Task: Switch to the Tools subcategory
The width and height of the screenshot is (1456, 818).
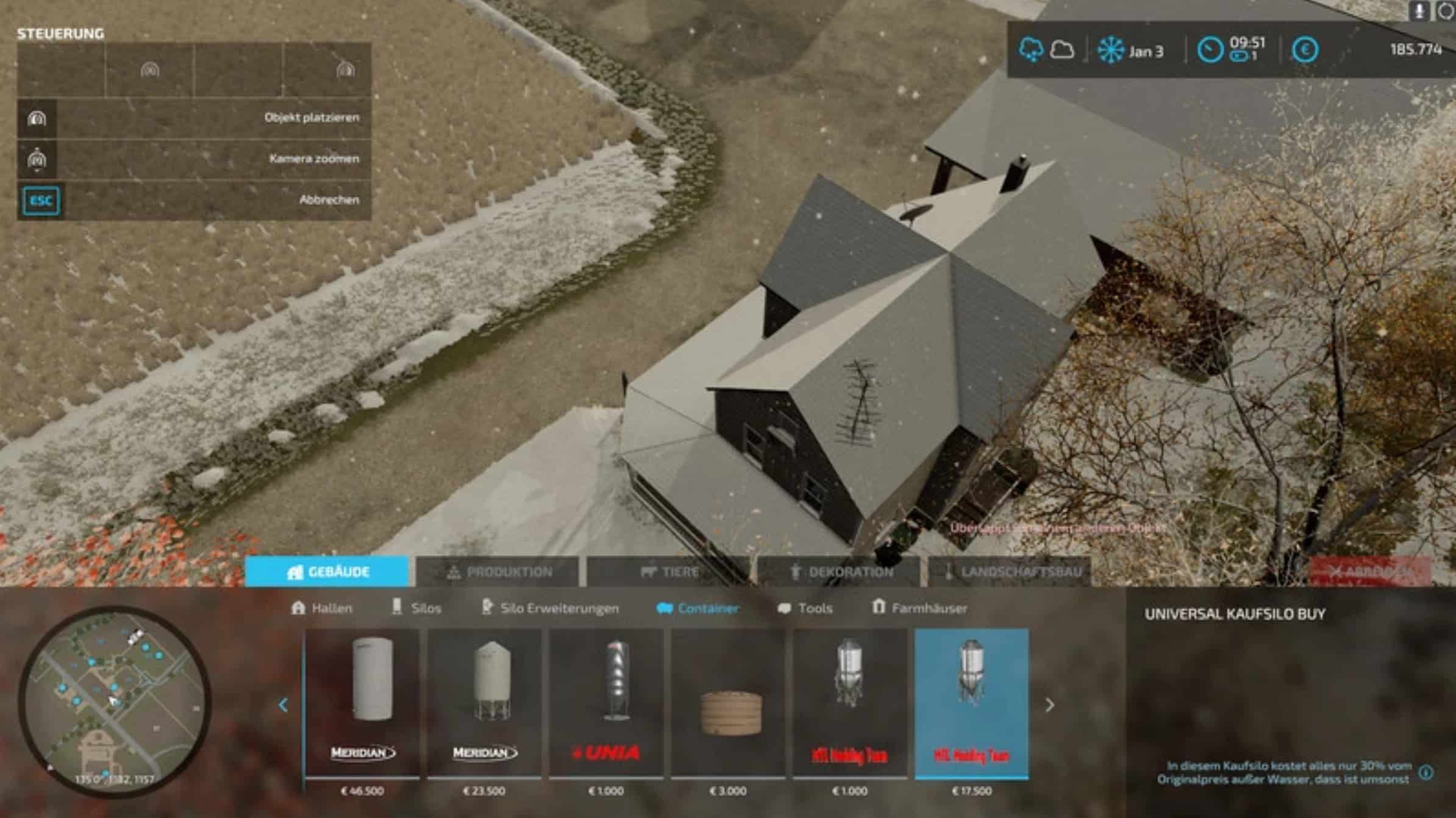Action: point(805,608)
